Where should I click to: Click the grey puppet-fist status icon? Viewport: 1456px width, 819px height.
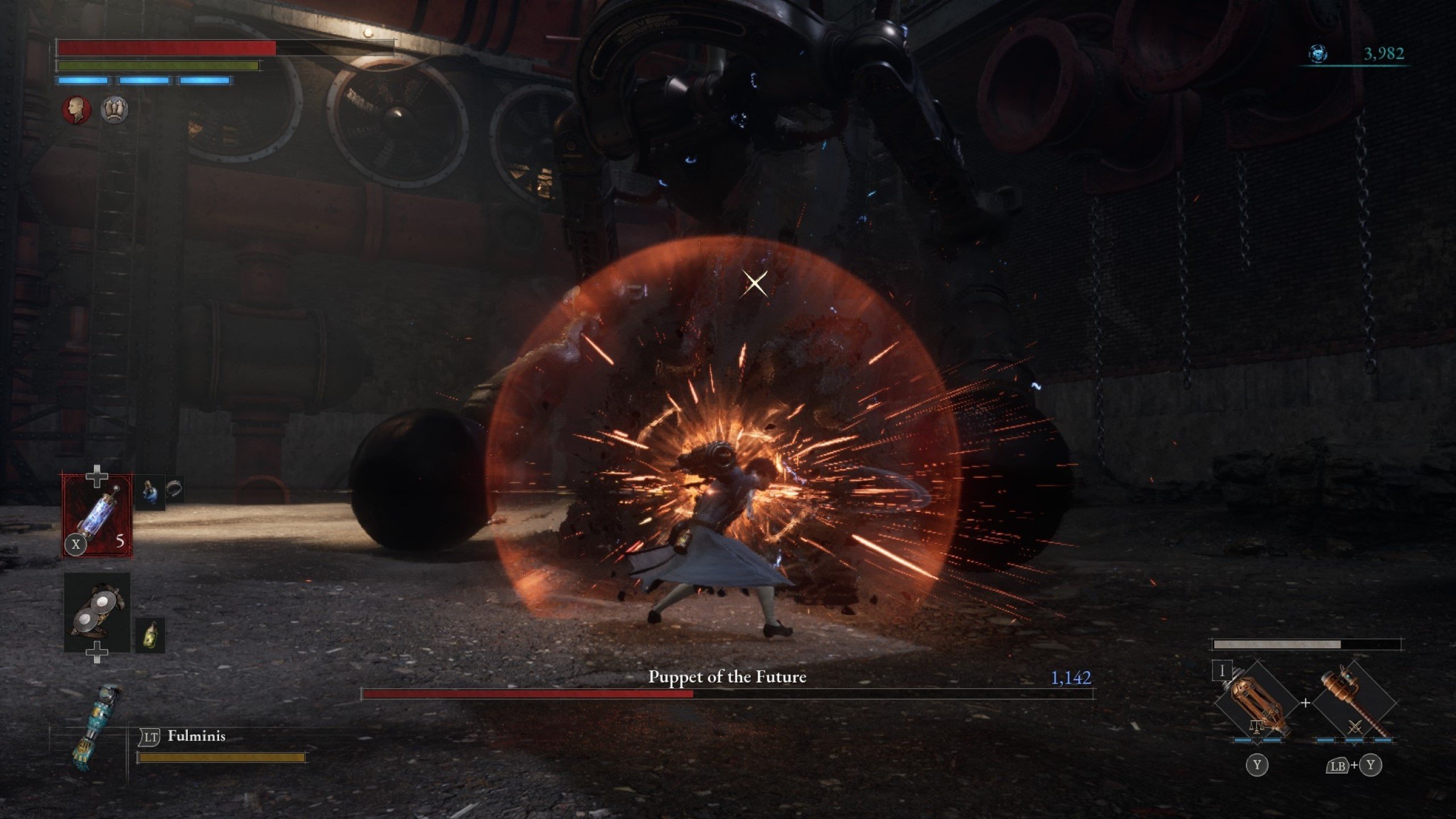tap(114, 109)
